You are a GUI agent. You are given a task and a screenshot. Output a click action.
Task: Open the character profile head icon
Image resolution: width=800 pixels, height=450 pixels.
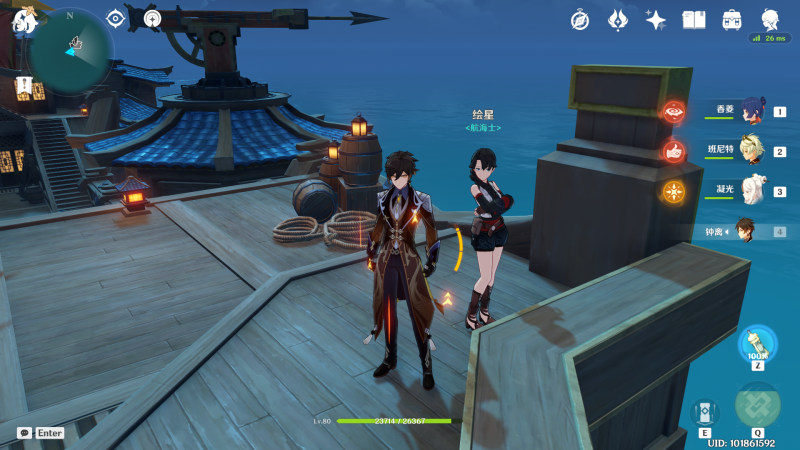coord(770,19)
